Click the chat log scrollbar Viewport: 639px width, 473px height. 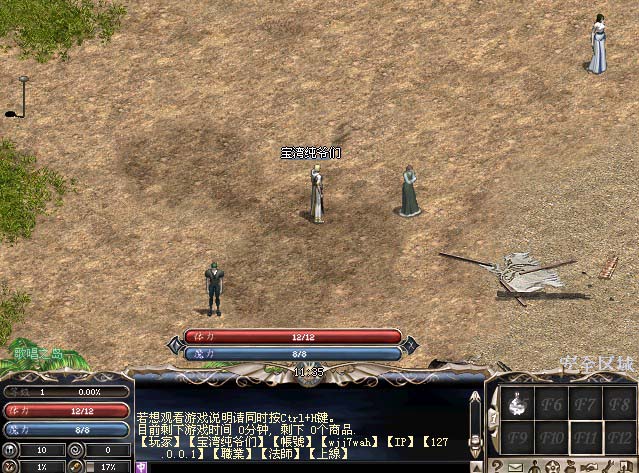474,420
